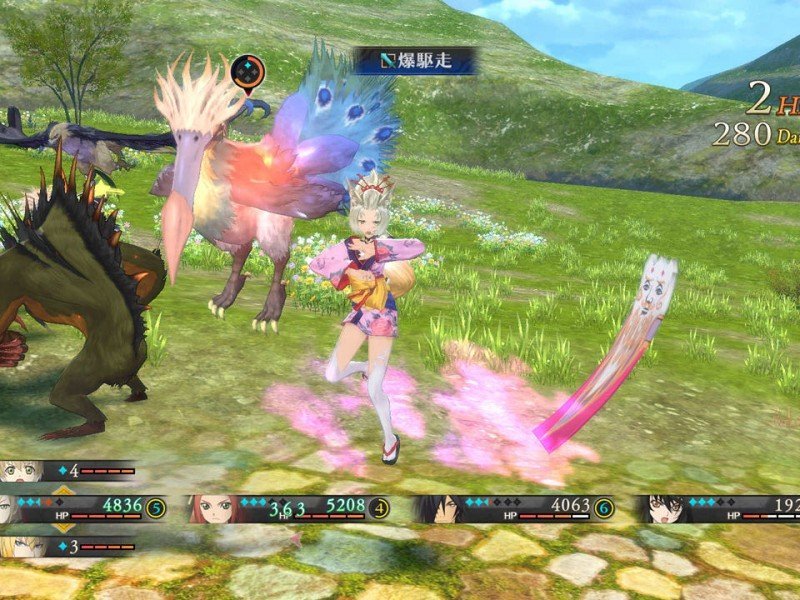Click the enemy target lock-on marker
800x600 pixels.
click(247, 72)
